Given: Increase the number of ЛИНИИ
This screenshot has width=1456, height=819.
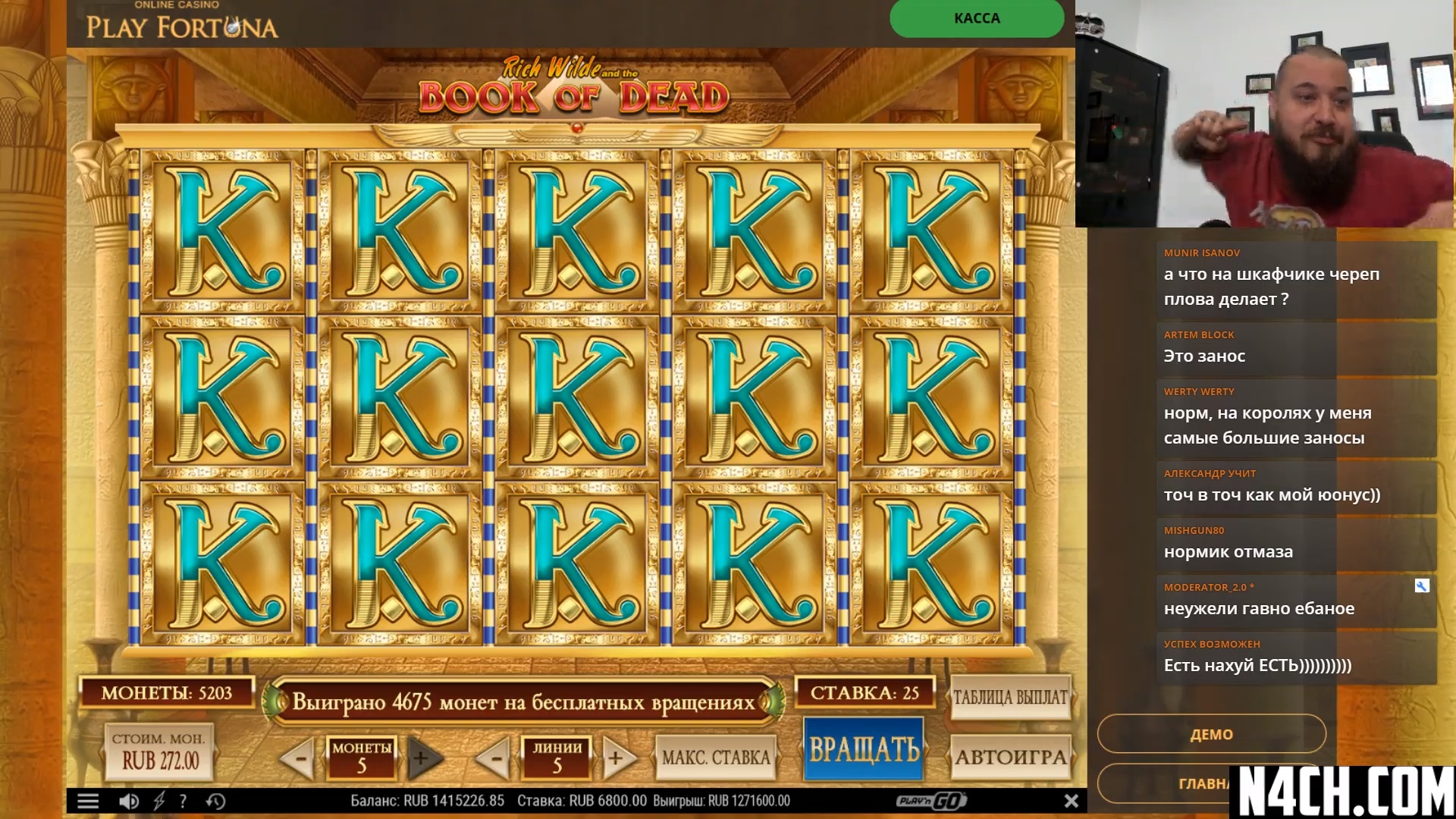Looking at the screenshot, I should [617, 757].
